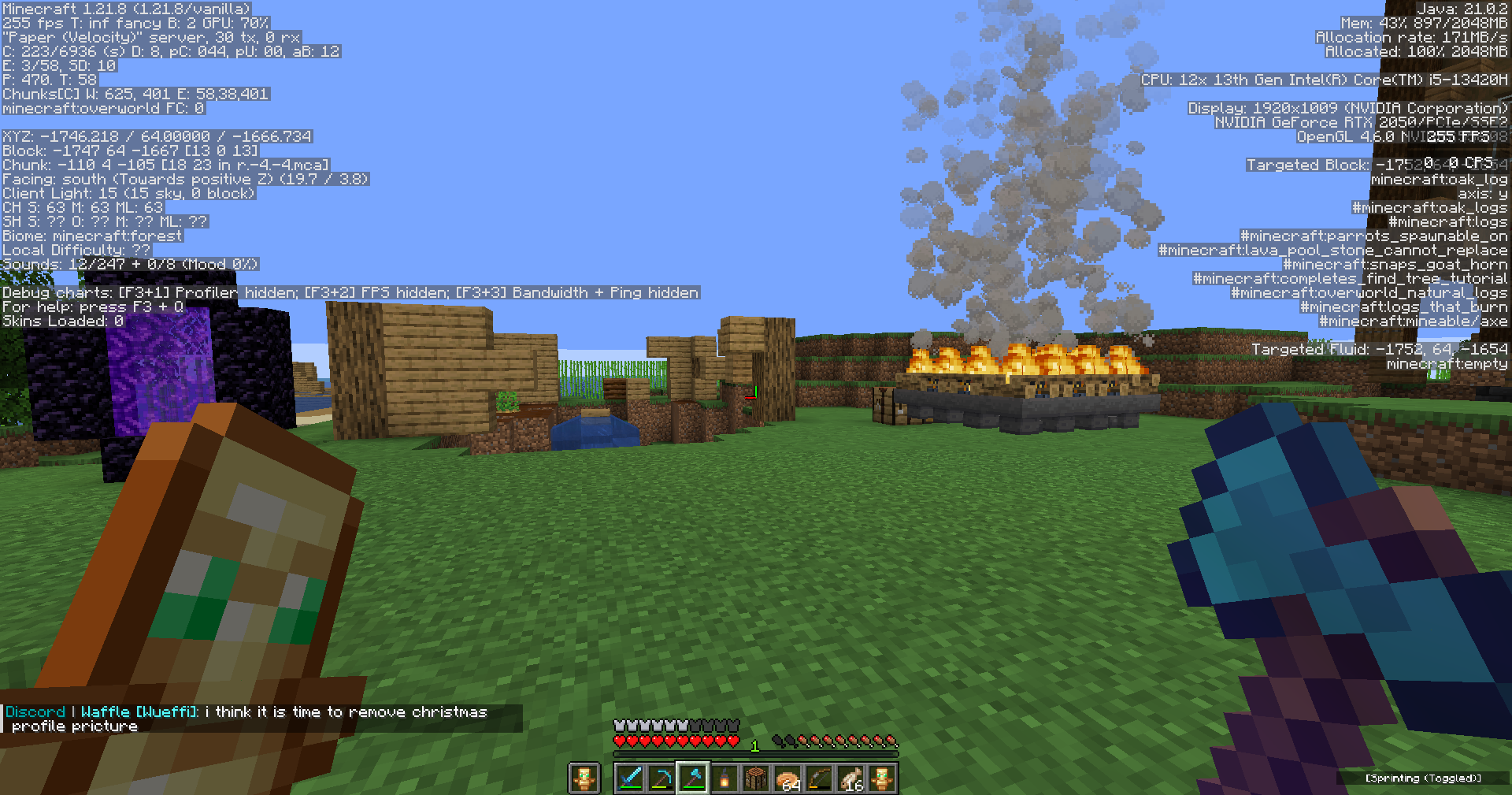The width and height of the screenshot is (1512, 795).
Task: Select the diamond sword hotbar slot
Action: pyautogui.click(x=630, y=778)
